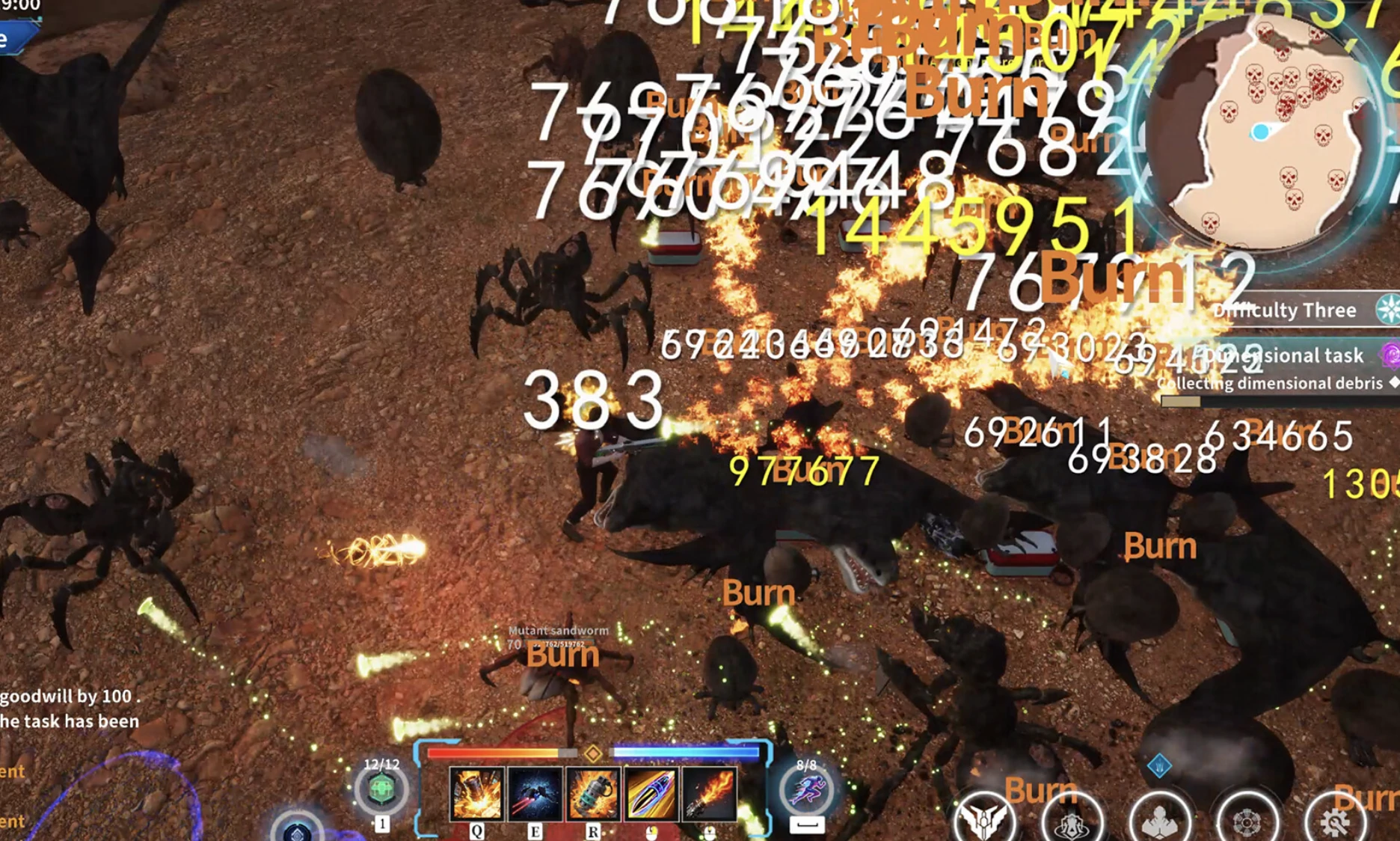Image resolution: width=1400 pixels, height=841 pixels.
Task: Select the glowing bullet attack icon
Action: click(651, 794)
